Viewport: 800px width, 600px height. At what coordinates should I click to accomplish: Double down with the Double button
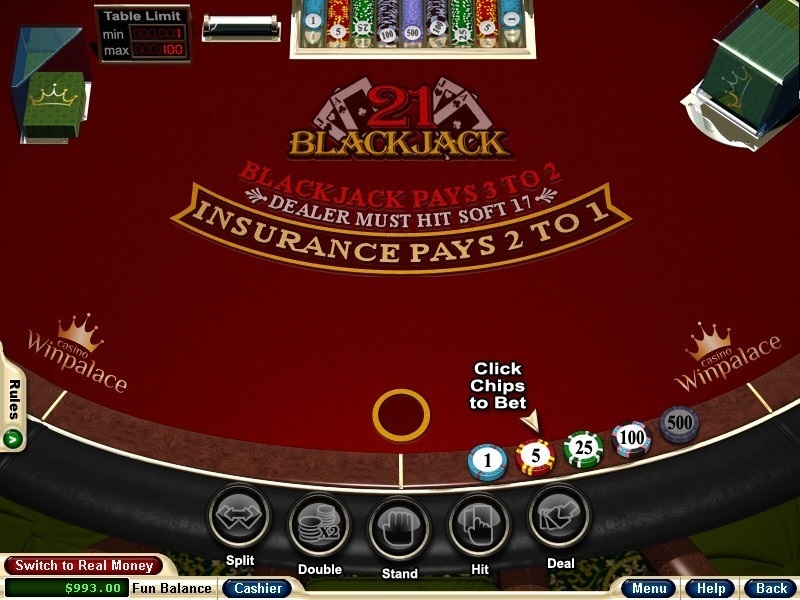pos(319,524)
